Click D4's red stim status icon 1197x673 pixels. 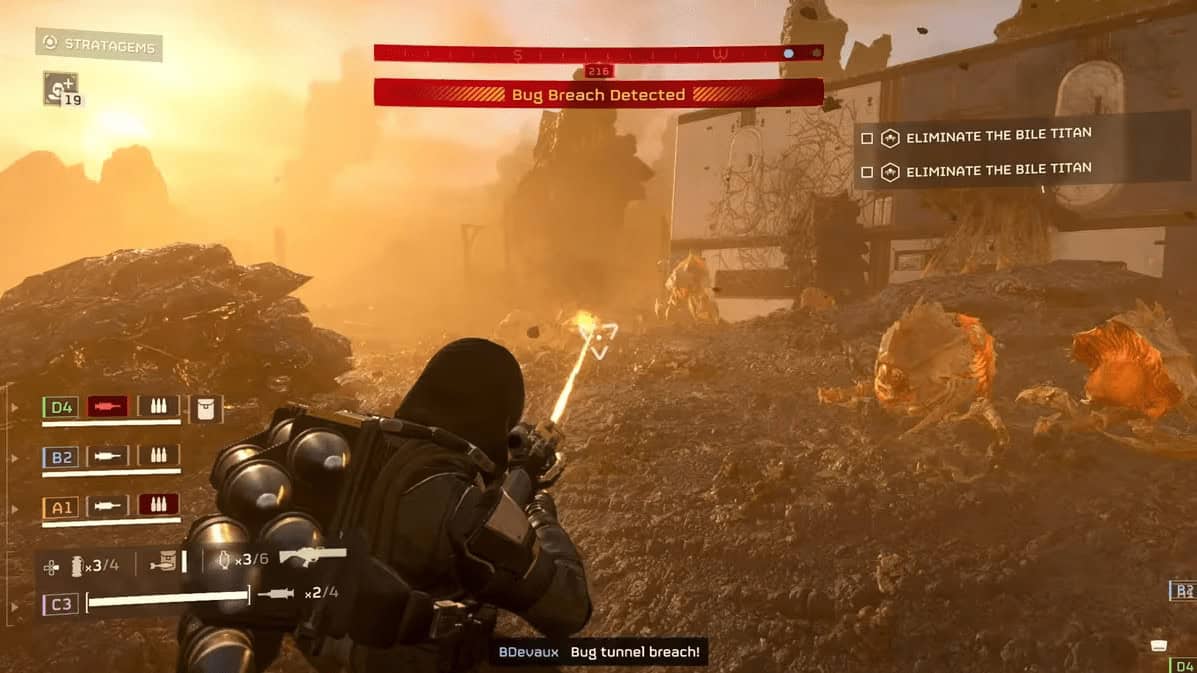[107, 407]
